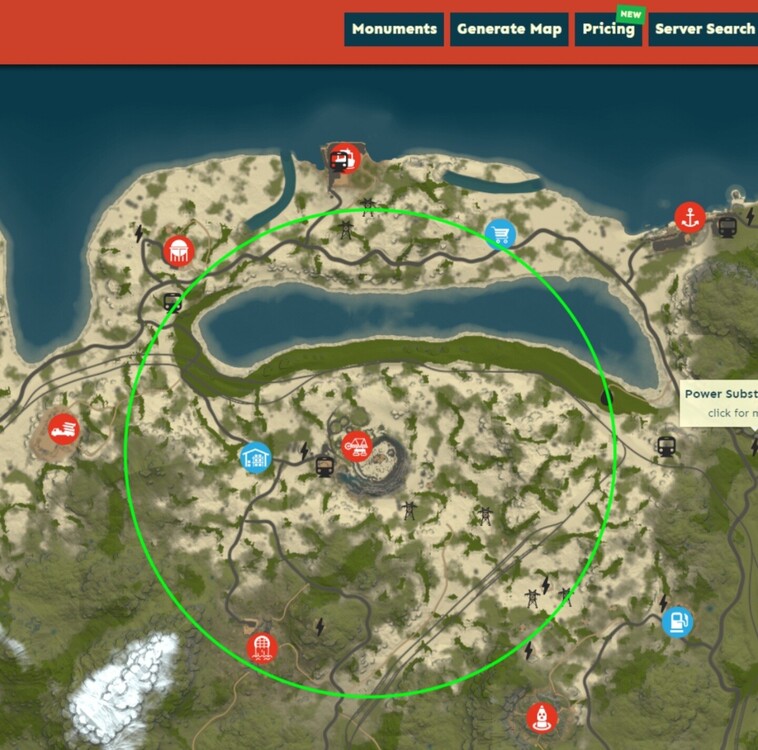Open the Monuments menu

pos(395,29)
